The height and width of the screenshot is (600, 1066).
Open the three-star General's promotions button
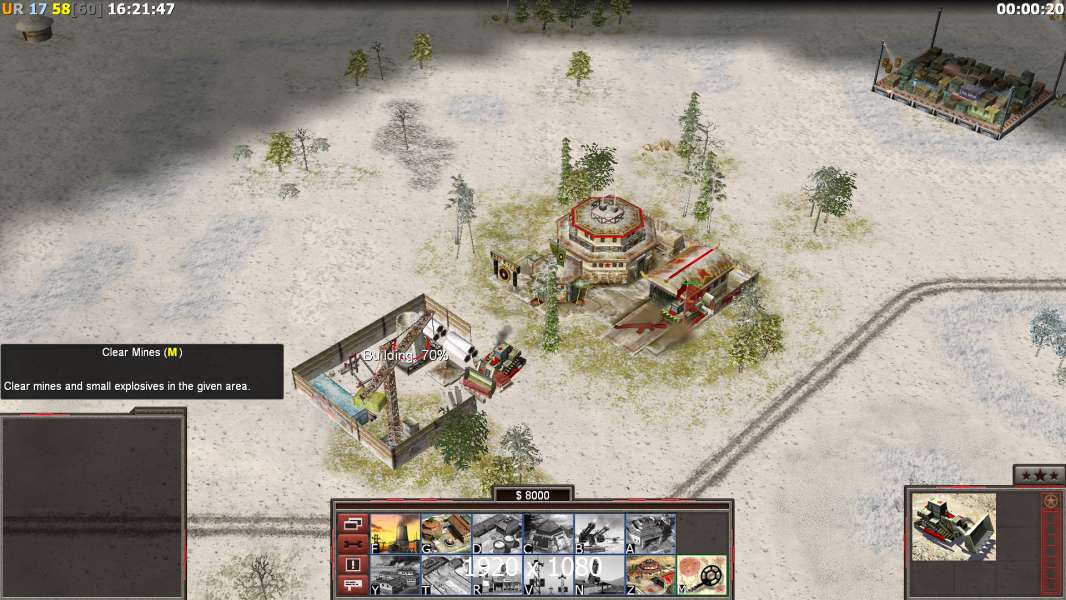1039,475
